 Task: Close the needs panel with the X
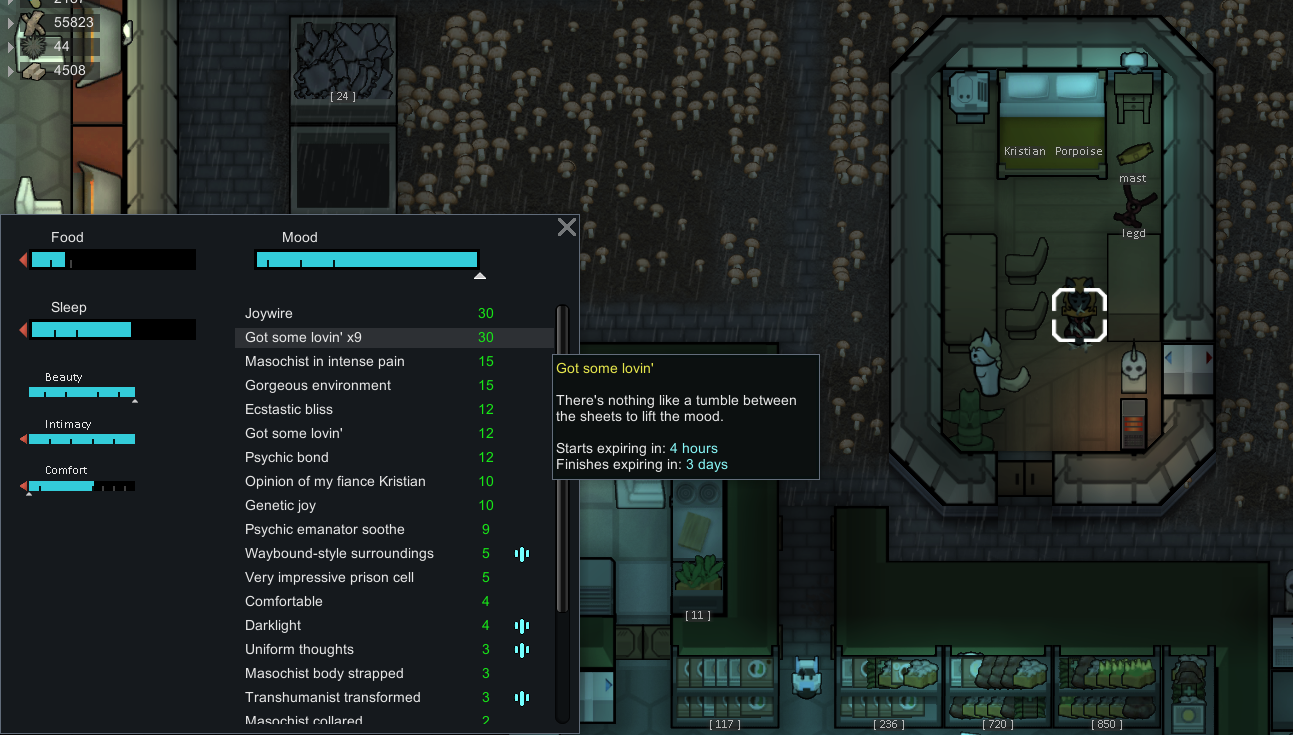[x=567, y=227]
